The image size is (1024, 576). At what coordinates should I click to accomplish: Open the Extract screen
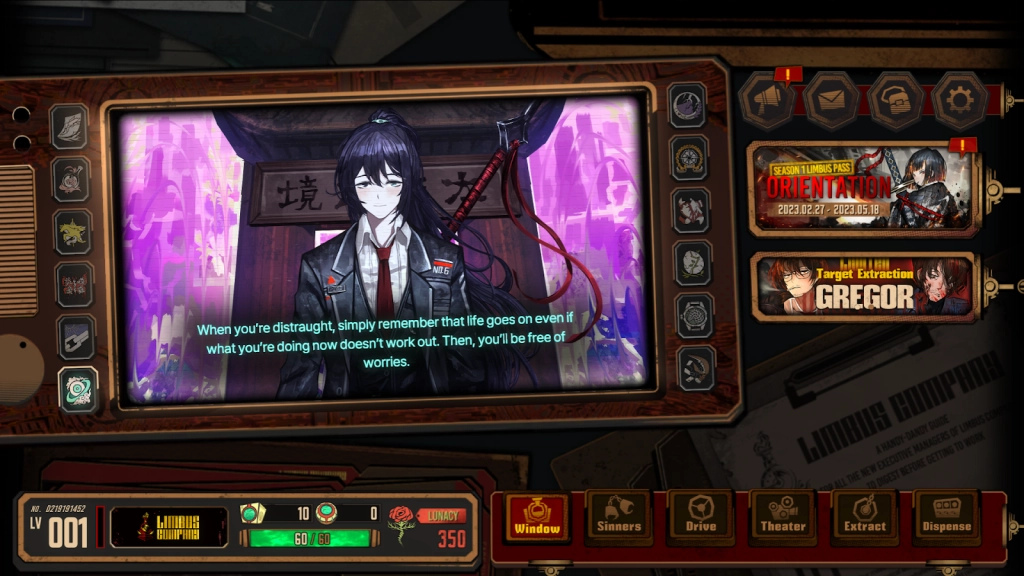(865, 516)
